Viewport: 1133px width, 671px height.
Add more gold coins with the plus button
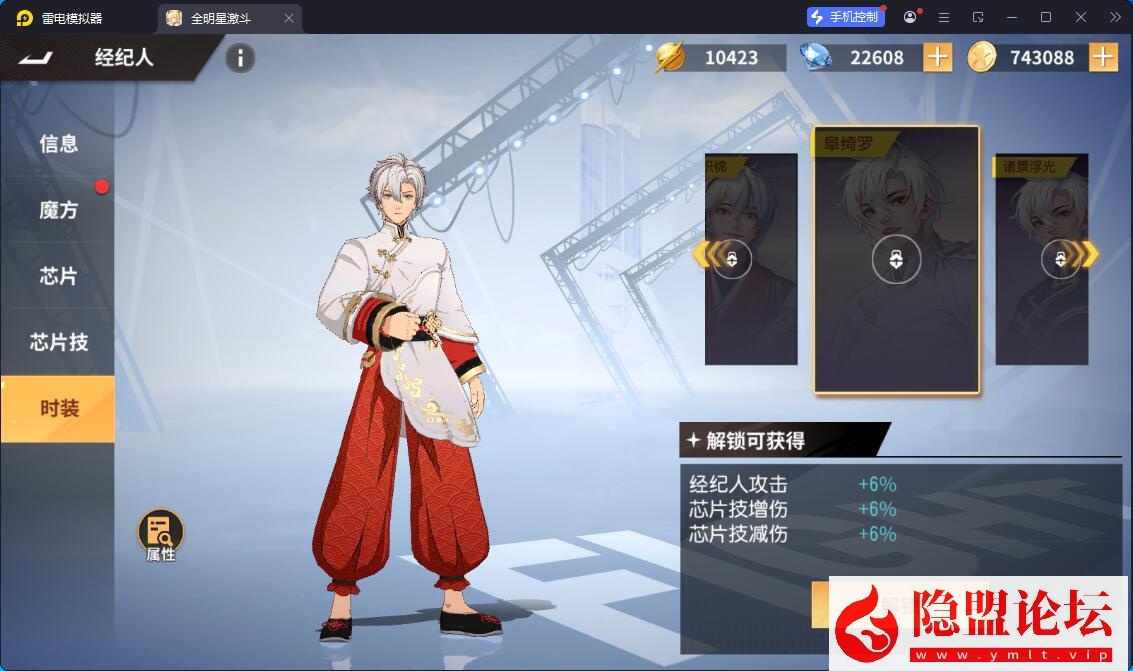pyautogui.click(x=1102, y=58)
